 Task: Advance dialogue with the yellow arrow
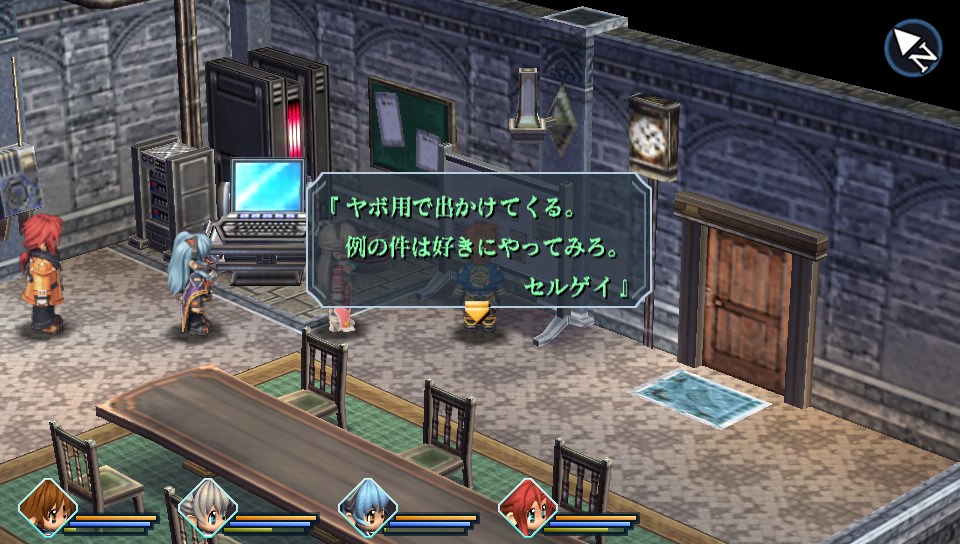(478, 314)
